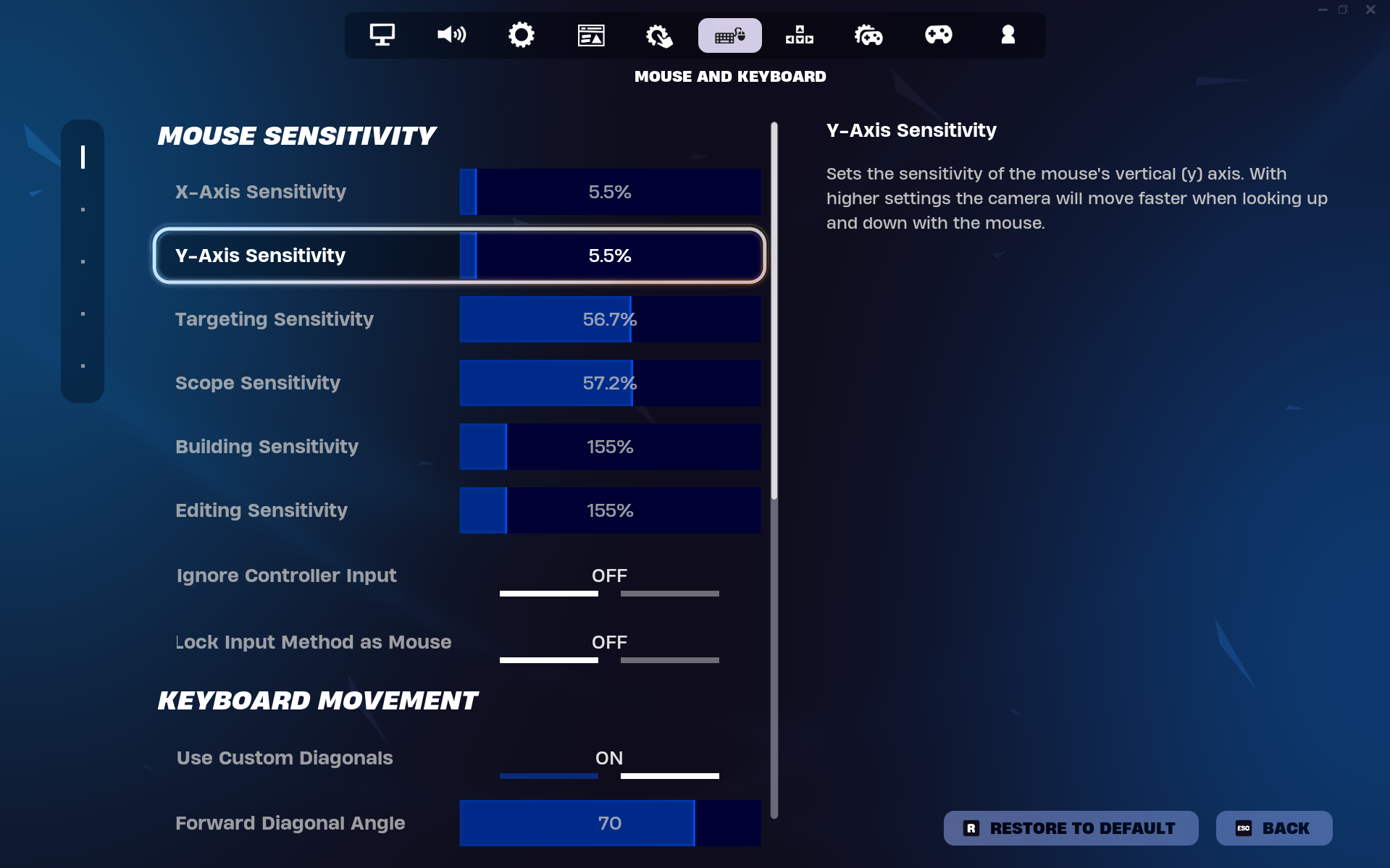
Task: Open the Audio settings tab
Action: tap(451, 35)
